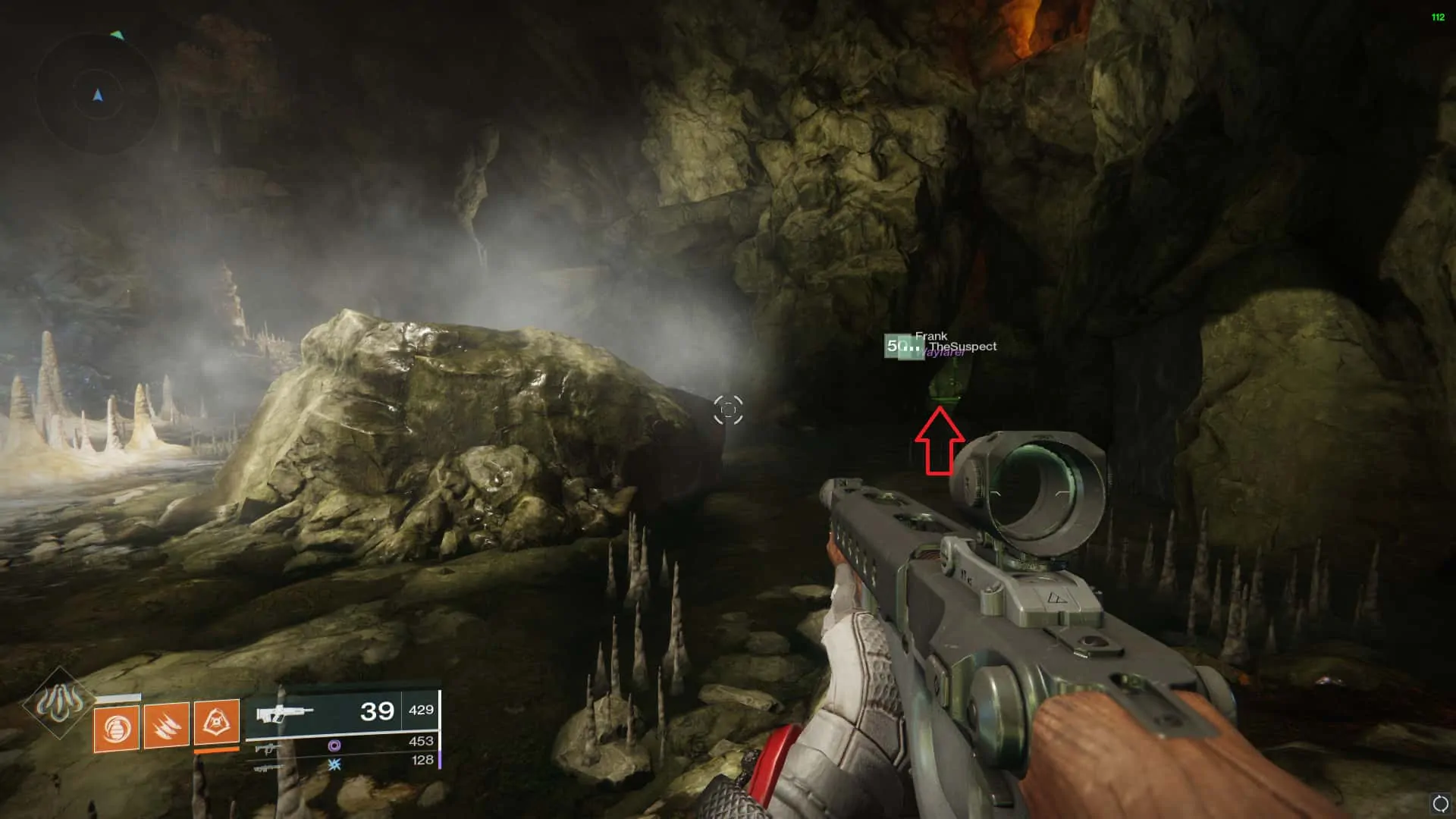The height and width of the screenshot is (819, 1456).
Task: Select the equipped scout rifle icon
Action: click(284, 713)
